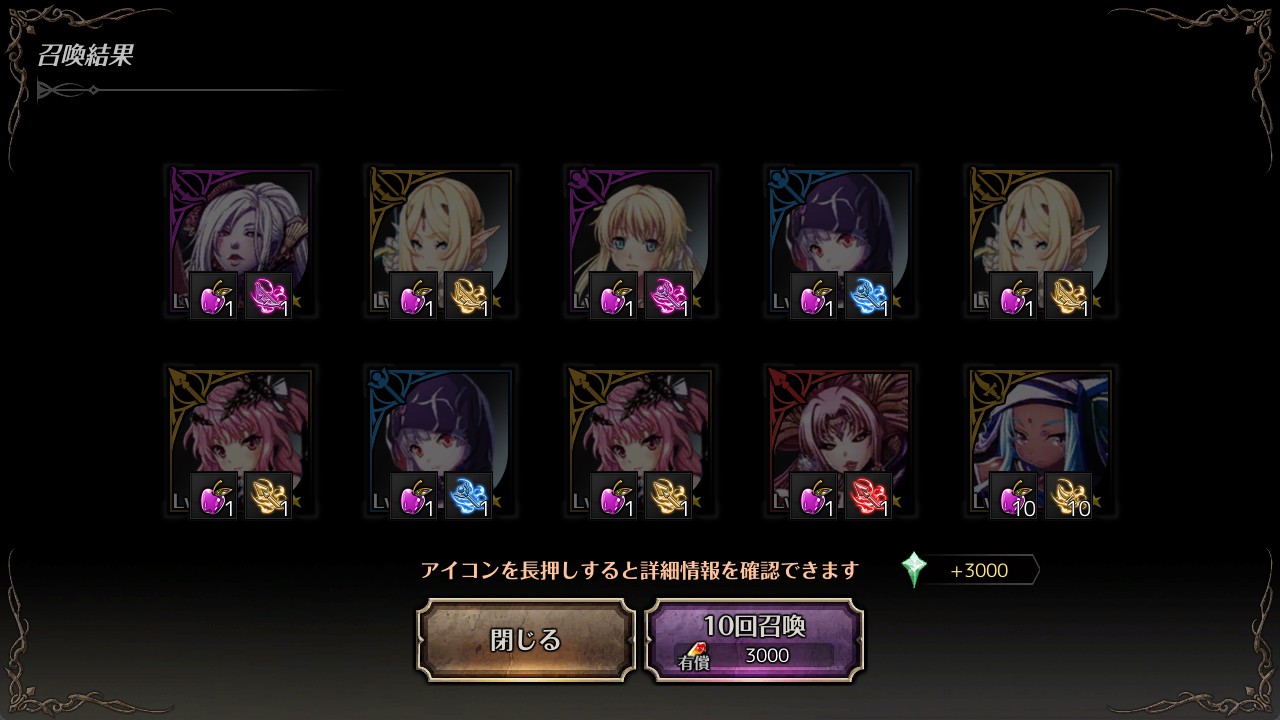This screenshot has width=1280, height=720.
Task: Close the summon results with 閉じる
Action: [x=526, y=640]
